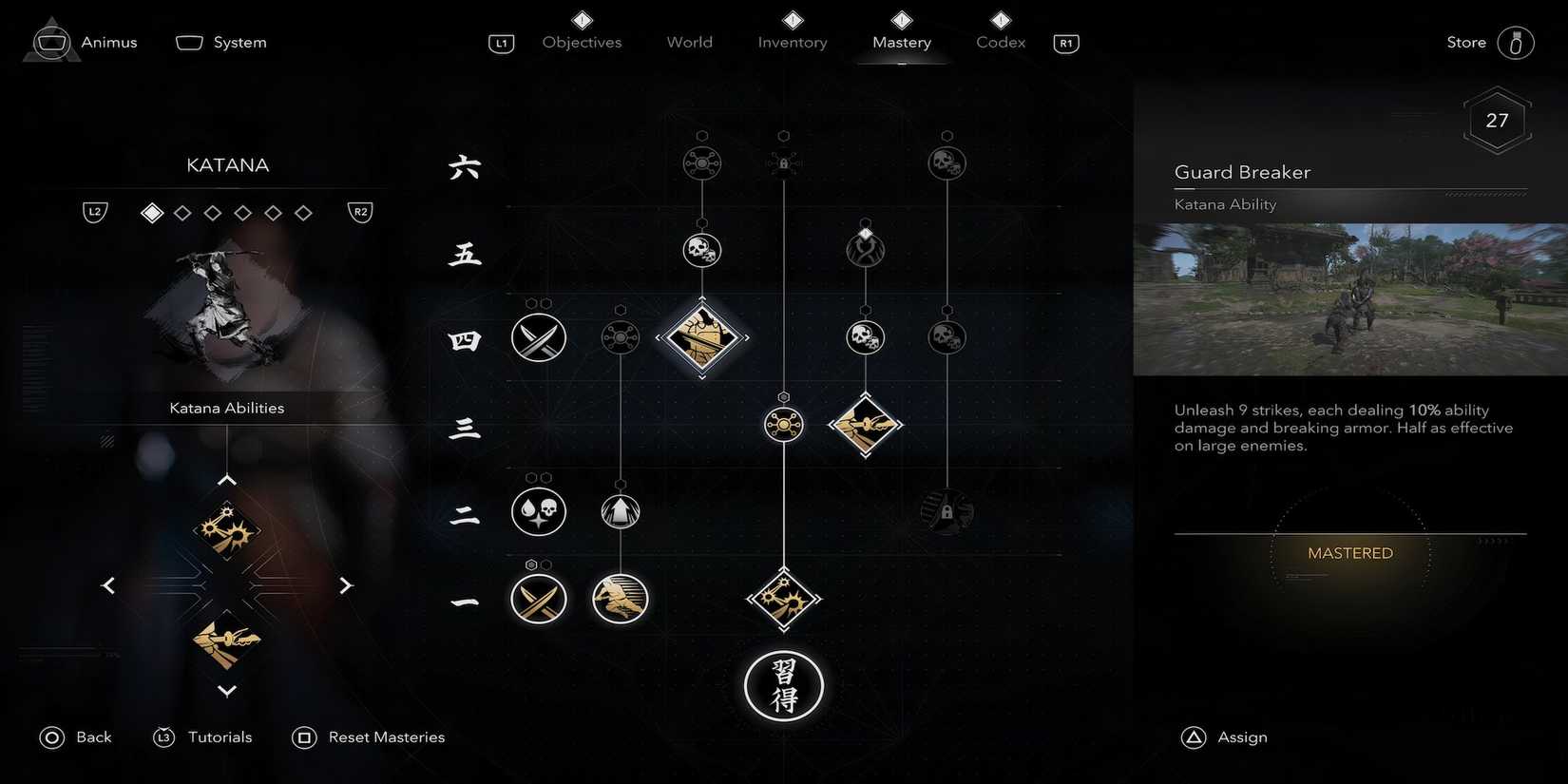Click the upward chevron above Katana Abilities
This screenshot has height=784, width=1568.
(x=227, y=479)
